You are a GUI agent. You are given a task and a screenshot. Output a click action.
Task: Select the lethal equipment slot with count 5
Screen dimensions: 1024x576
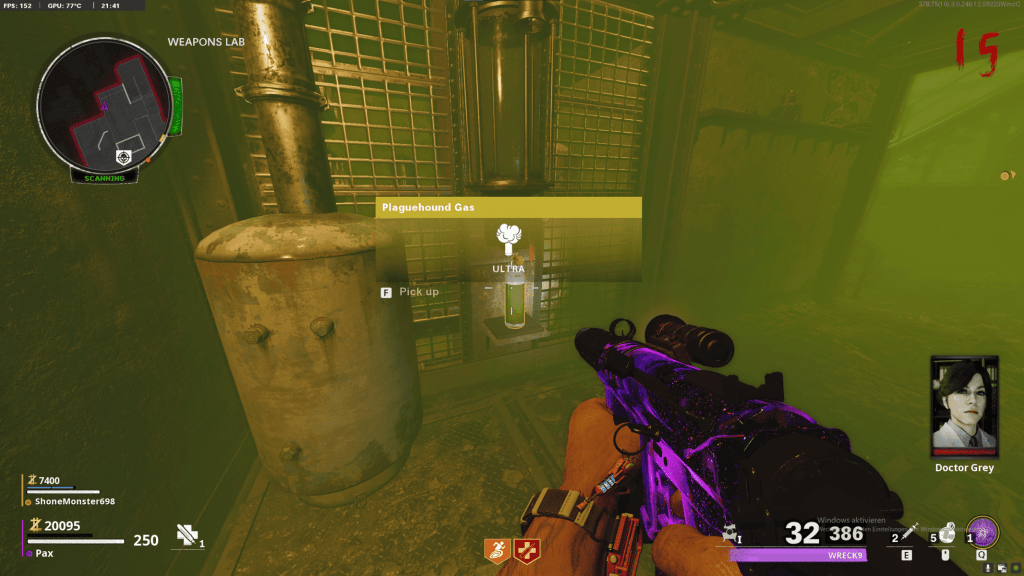click(x=946, y=535)
